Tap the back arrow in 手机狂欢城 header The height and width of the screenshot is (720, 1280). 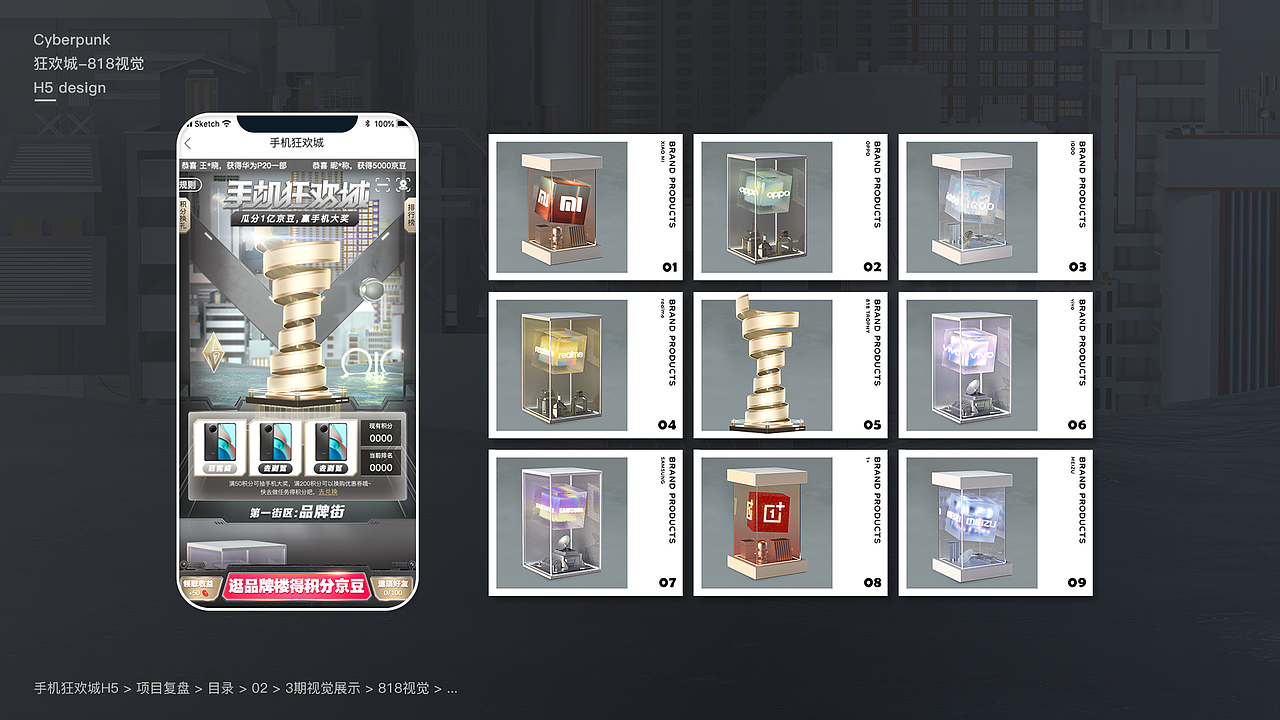[187, 143]
